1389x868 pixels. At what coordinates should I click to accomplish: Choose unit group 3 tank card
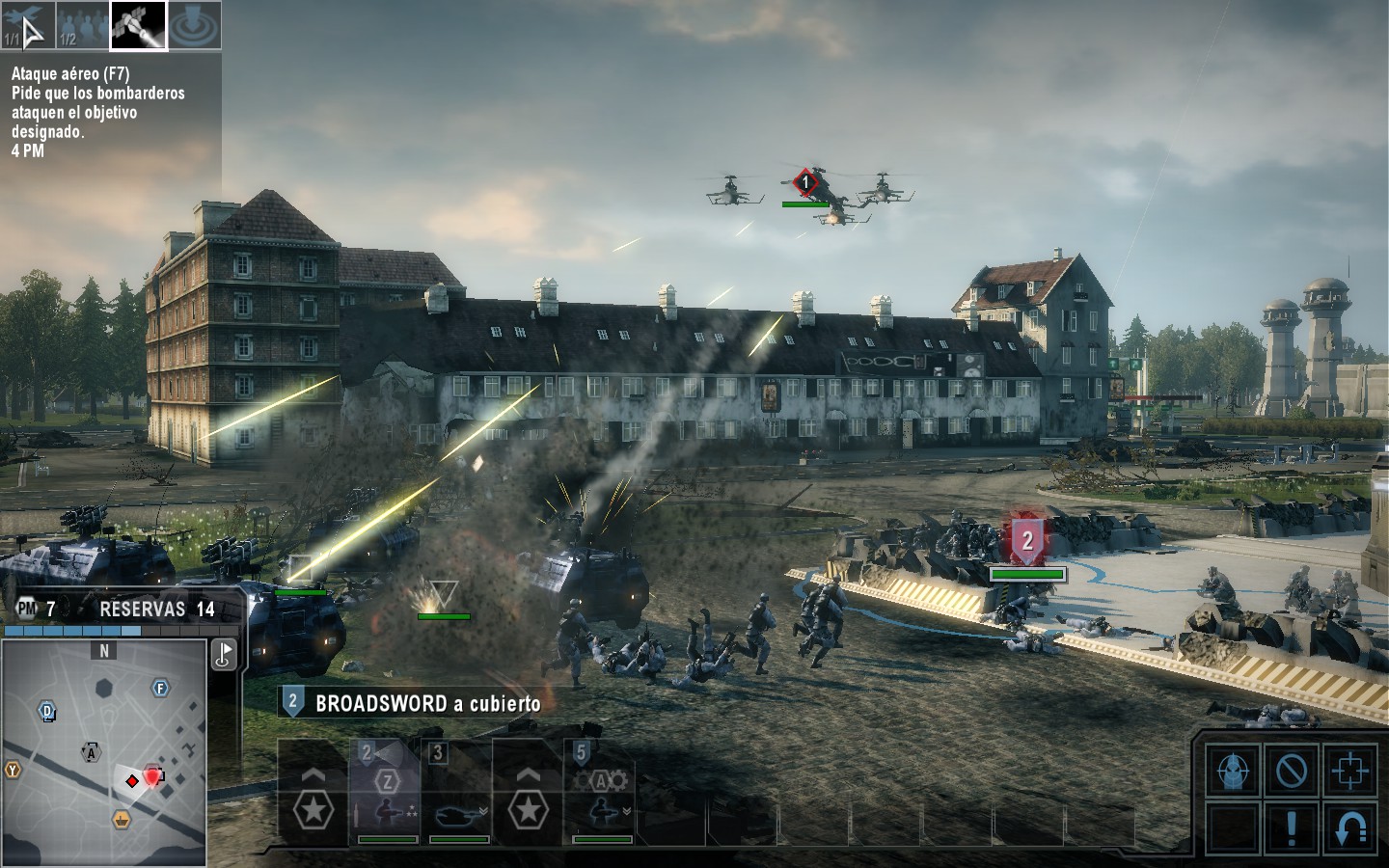coord(457,793)
